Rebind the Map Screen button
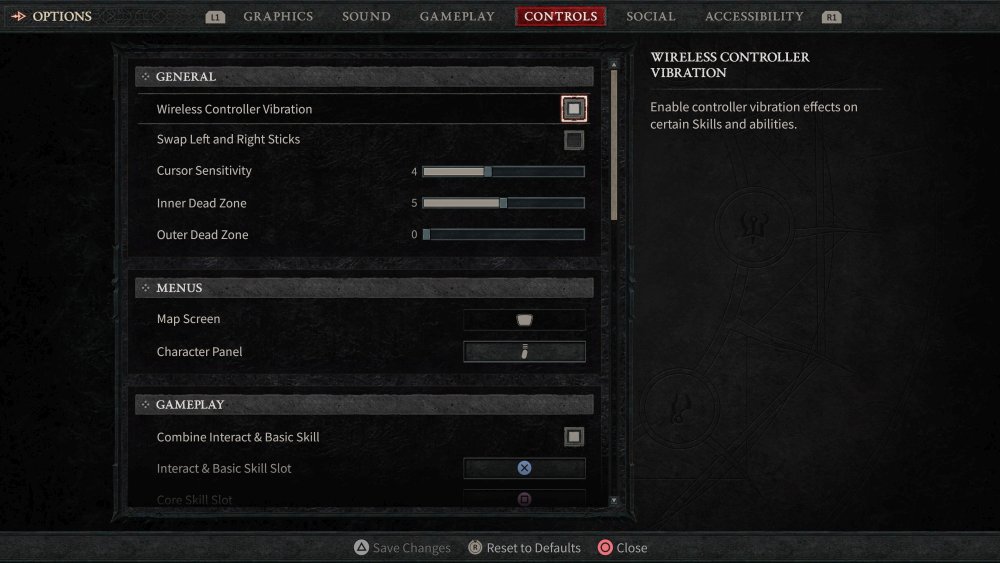 pos(524,320)
